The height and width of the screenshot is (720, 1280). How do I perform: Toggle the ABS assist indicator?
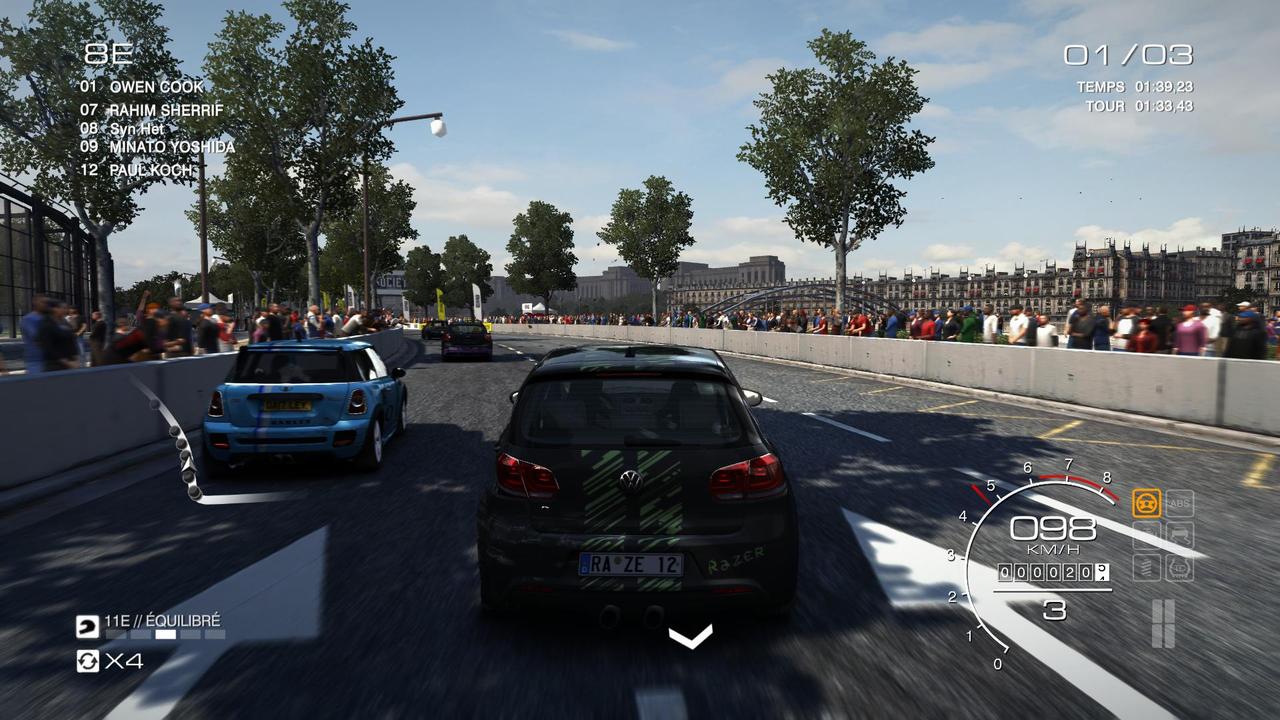1180,503
